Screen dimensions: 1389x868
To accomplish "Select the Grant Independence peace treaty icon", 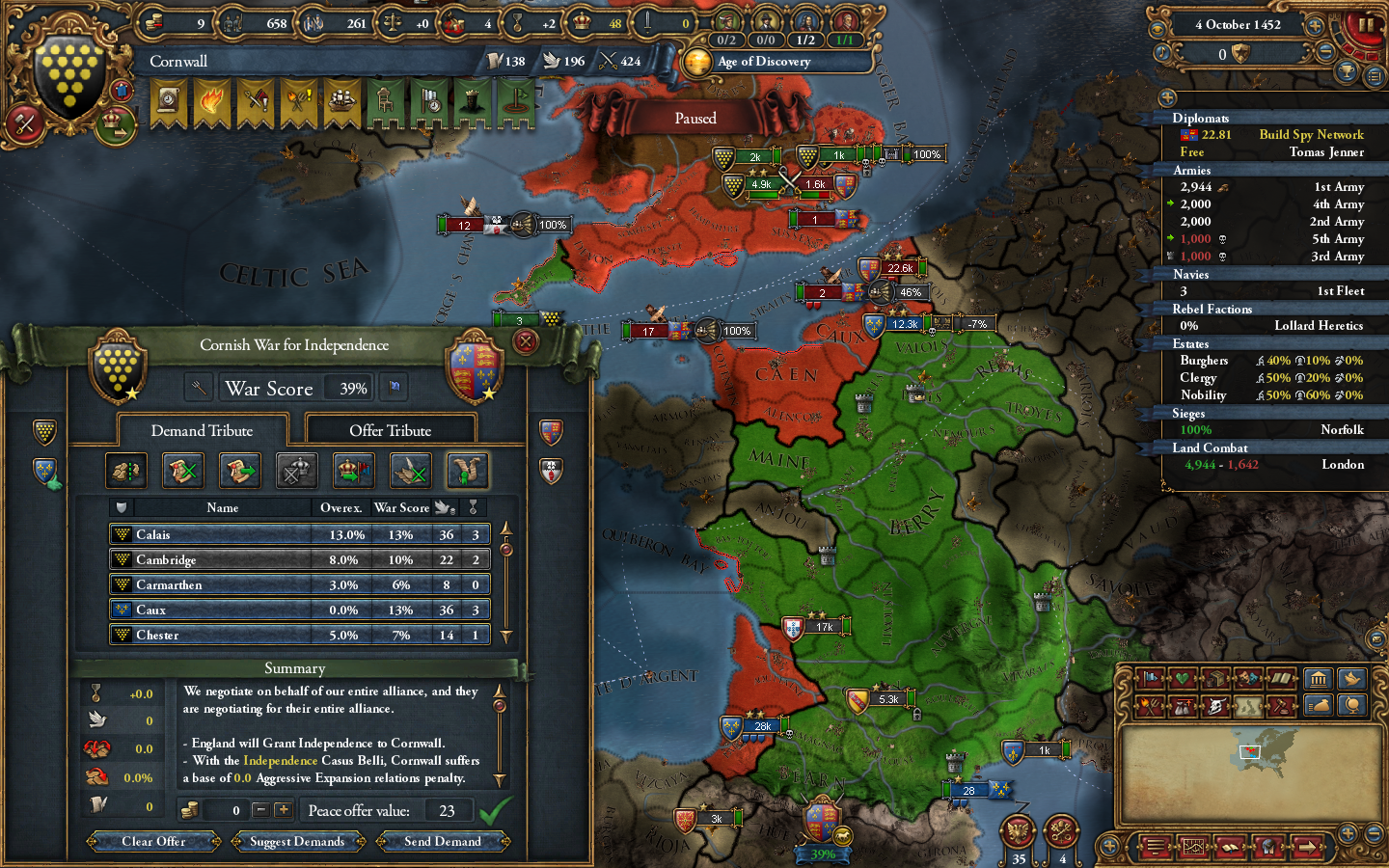I will coord(470,471).
